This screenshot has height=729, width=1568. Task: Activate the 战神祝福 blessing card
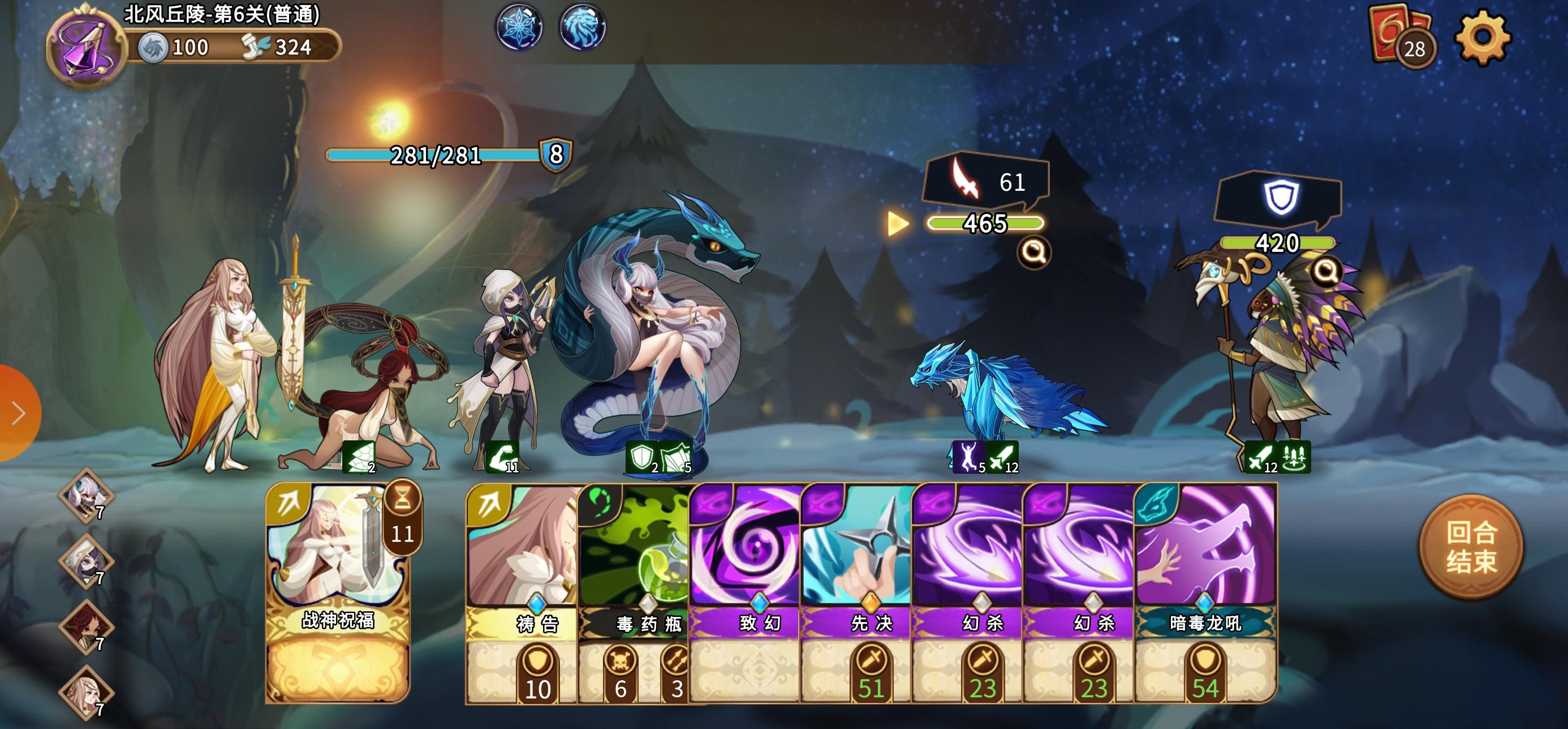[x=338, y=591]
